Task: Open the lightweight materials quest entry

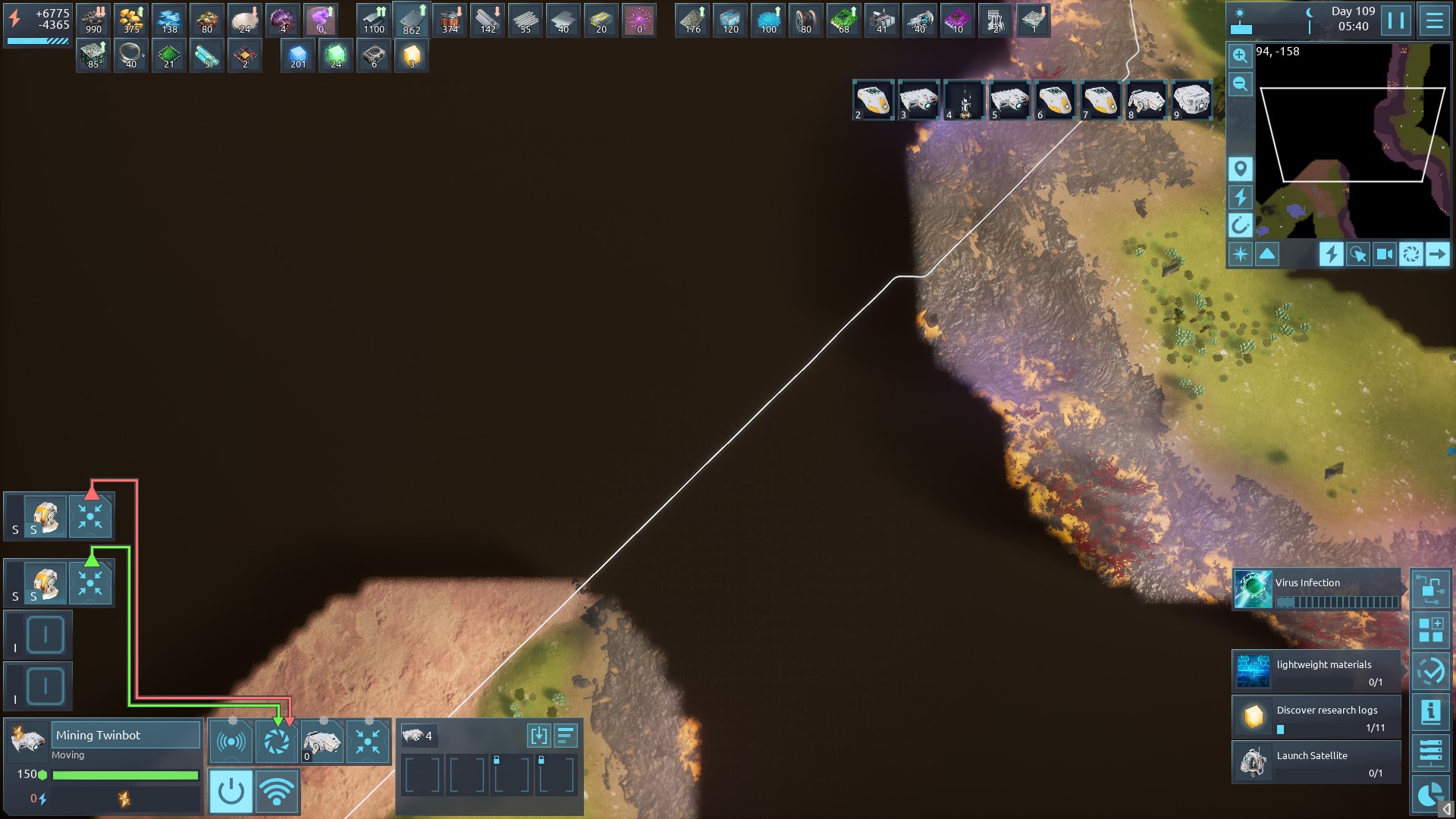Action: click(1316, 672)
